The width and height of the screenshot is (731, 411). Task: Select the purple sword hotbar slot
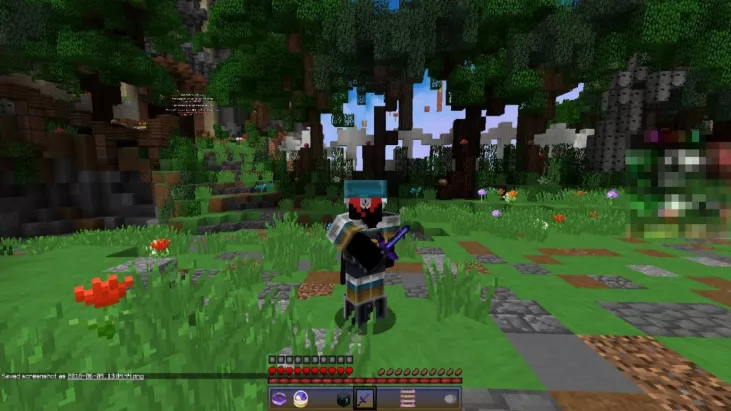tap(364, 399)
